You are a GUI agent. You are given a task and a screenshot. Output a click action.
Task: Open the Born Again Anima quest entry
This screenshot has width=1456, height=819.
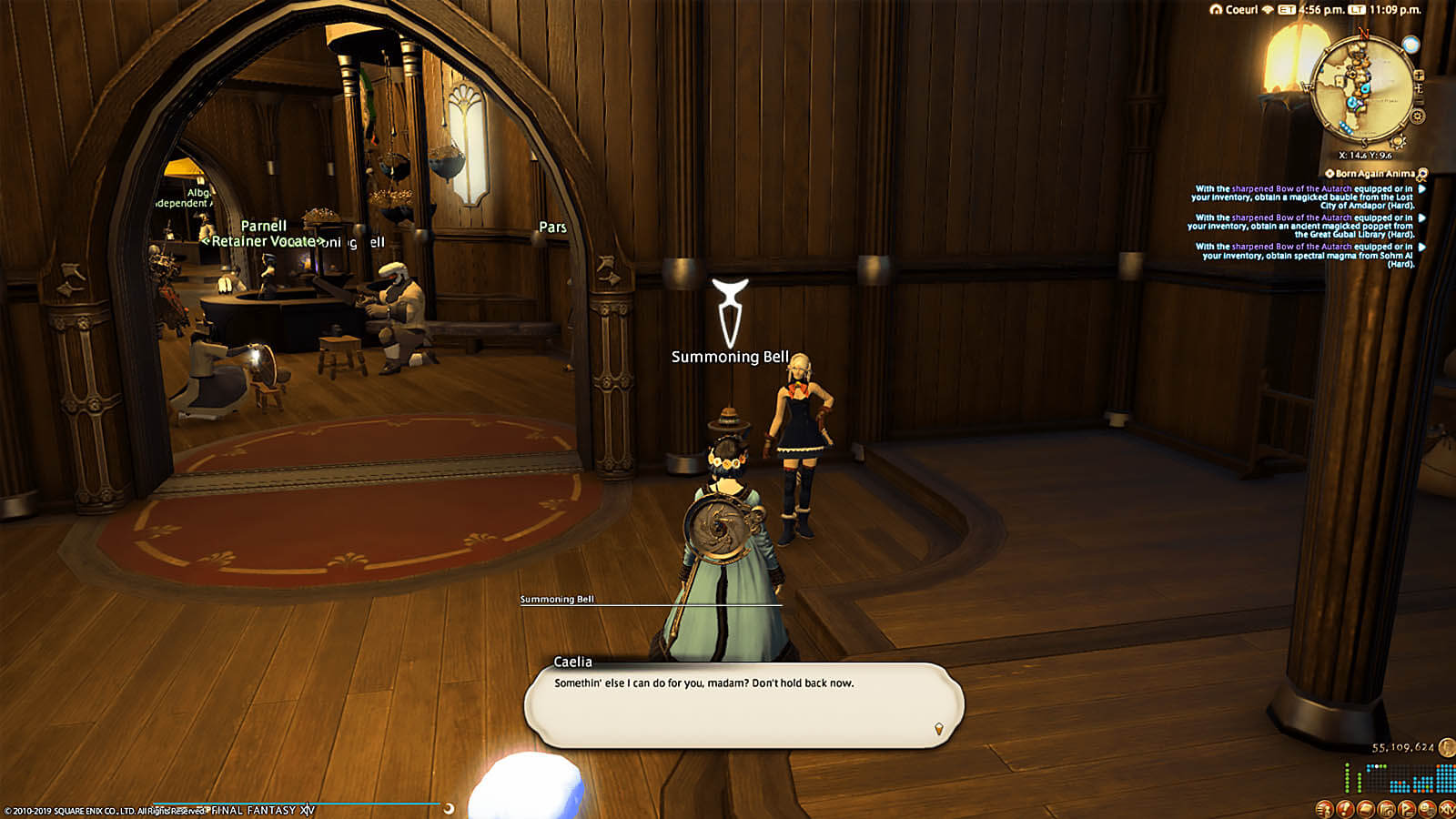1375,174
